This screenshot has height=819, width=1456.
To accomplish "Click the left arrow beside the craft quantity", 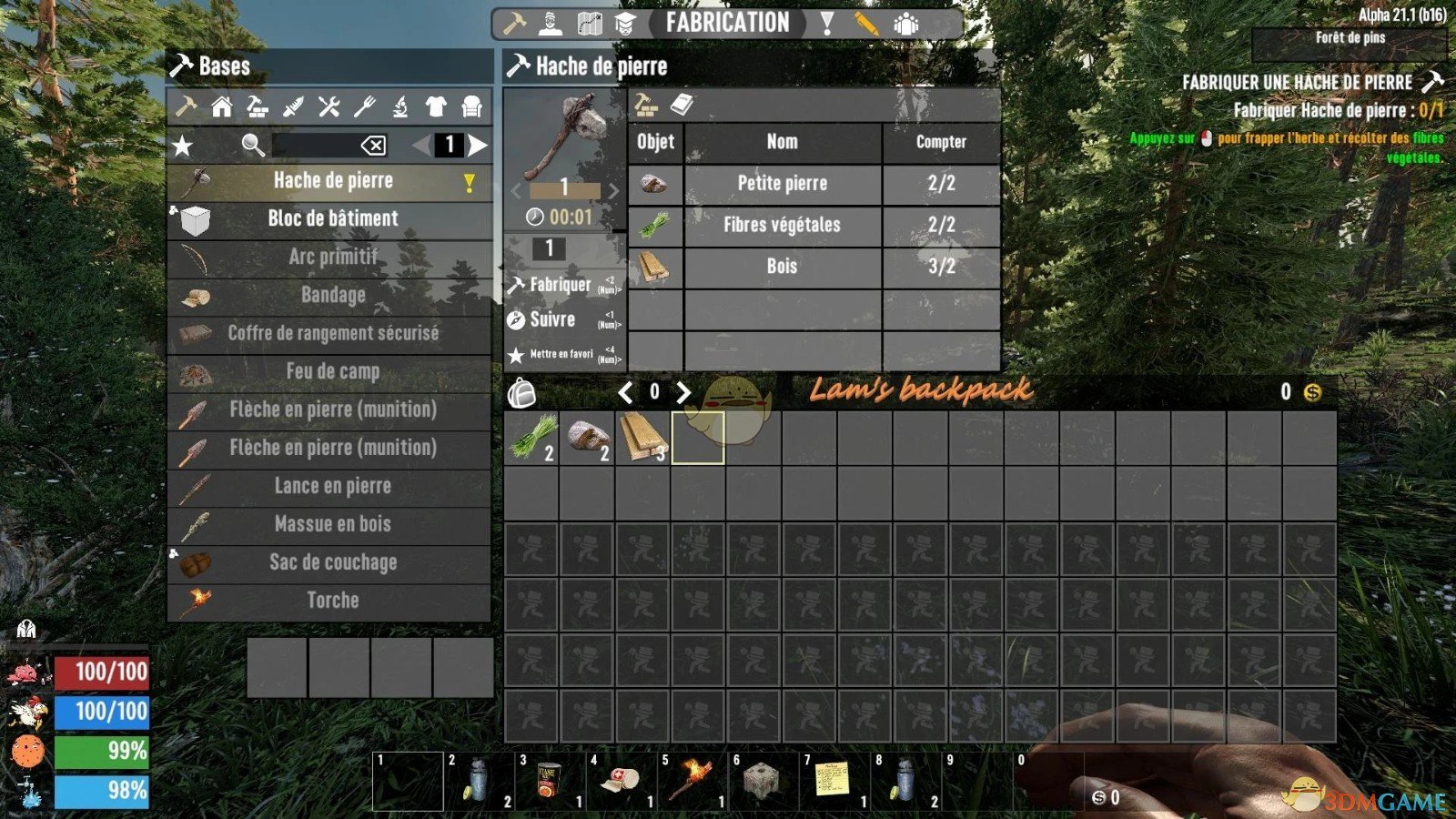I will click(x=515, y=191).
